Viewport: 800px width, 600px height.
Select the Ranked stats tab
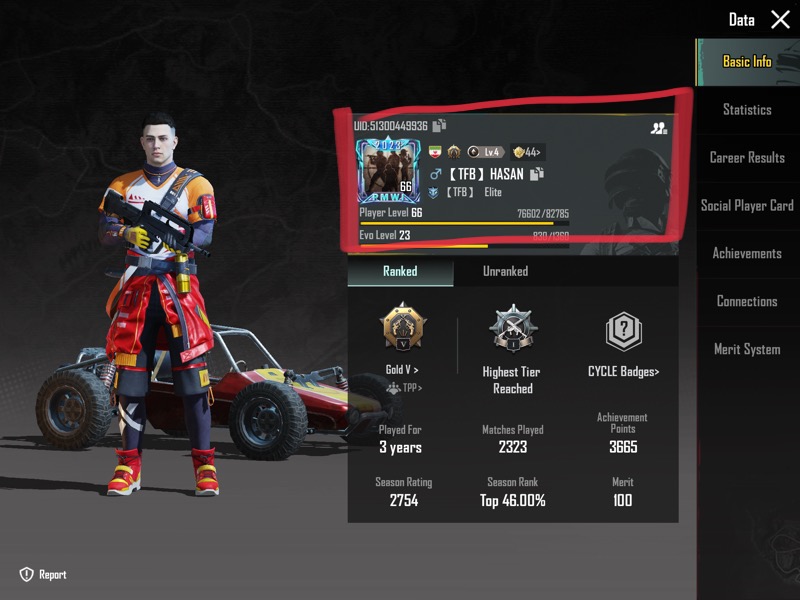(x=400, y=271)
